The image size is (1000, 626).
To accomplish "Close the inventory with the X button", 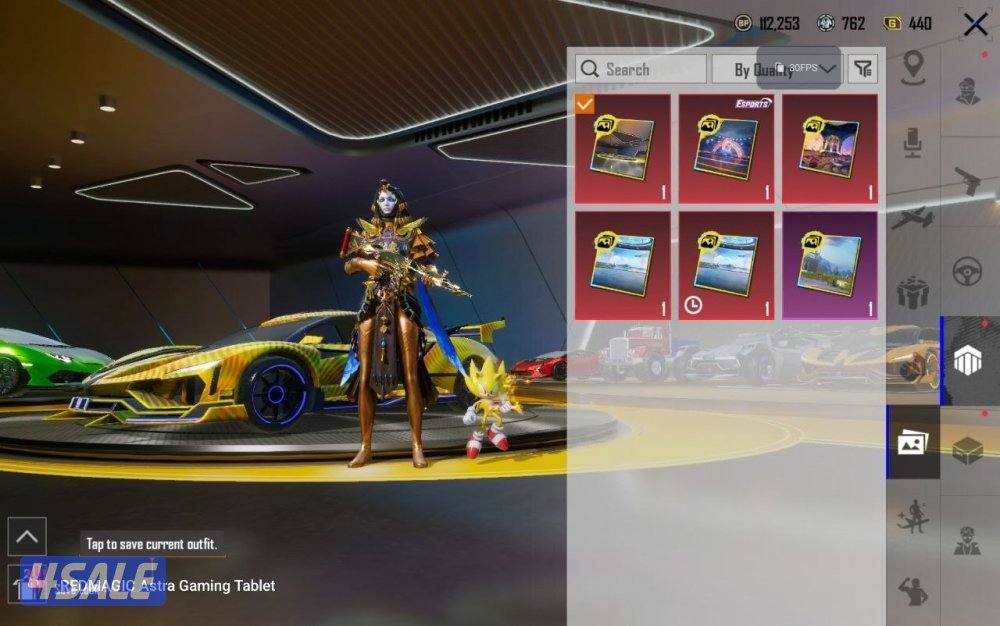I will 975,25.
